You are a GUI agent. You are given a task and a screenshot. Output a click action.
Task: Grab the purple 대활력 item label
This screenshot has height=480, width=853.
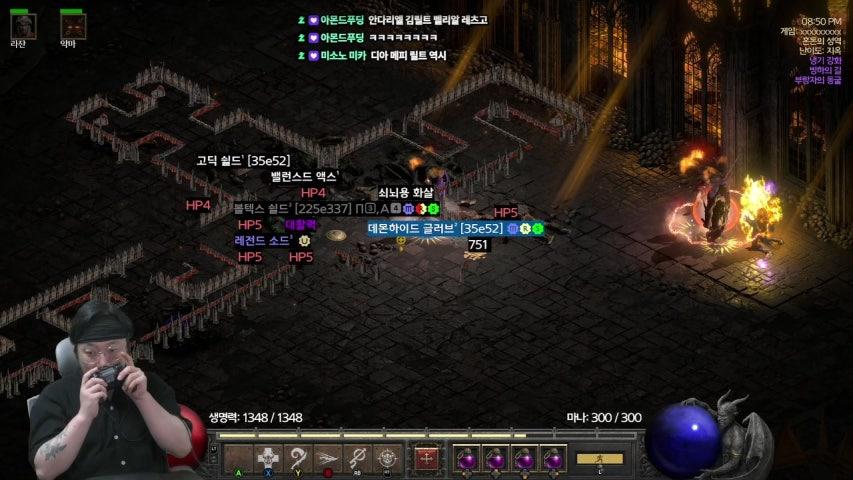(300, 225)
